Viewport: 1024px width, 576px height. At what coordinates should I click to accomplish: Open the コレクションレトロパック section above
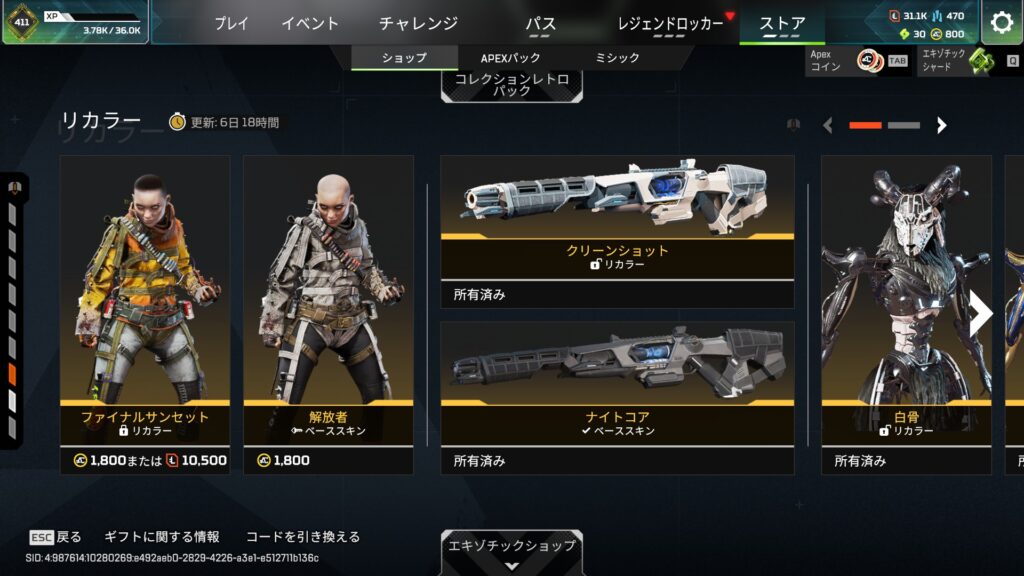tap(511, 84)
